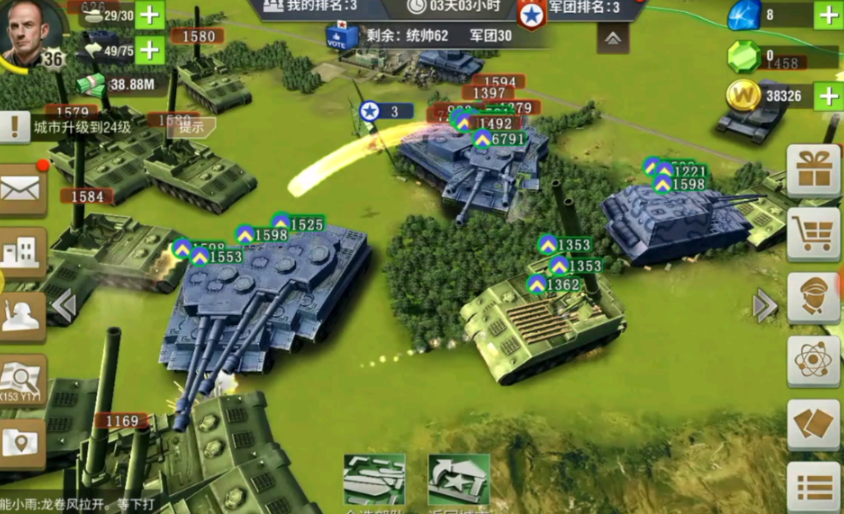The height and width of the screenshot is (514, 844).
Task: Open the gift box rewards
Action: pyautogui.click(x=812, y=170)
